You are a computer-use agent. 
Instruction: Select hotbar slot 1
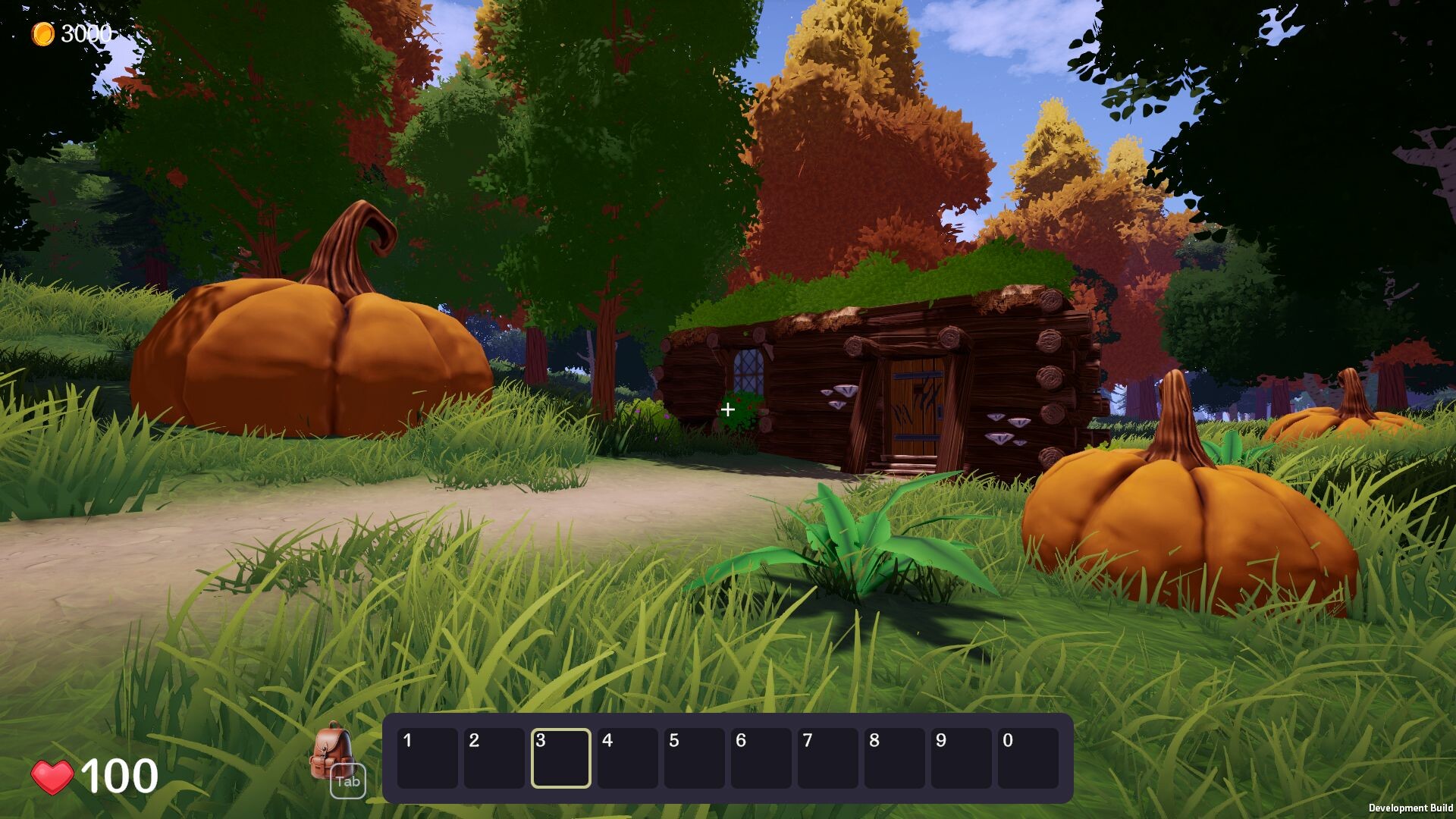(427, 760)
